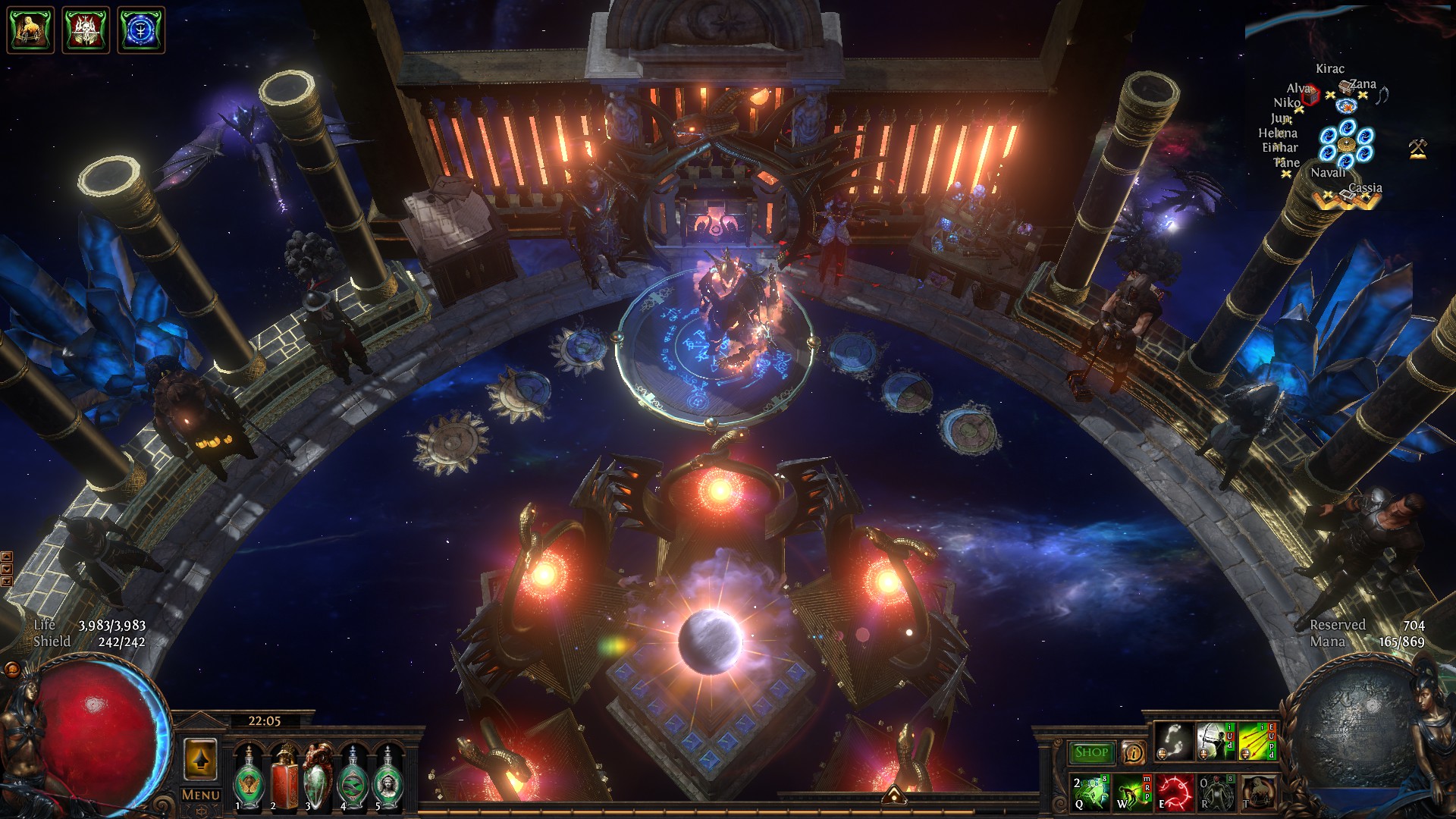This screenshot has height=819, width=1456.
Task: Click the golden chained figure buff icon
Action: [30, 30]
